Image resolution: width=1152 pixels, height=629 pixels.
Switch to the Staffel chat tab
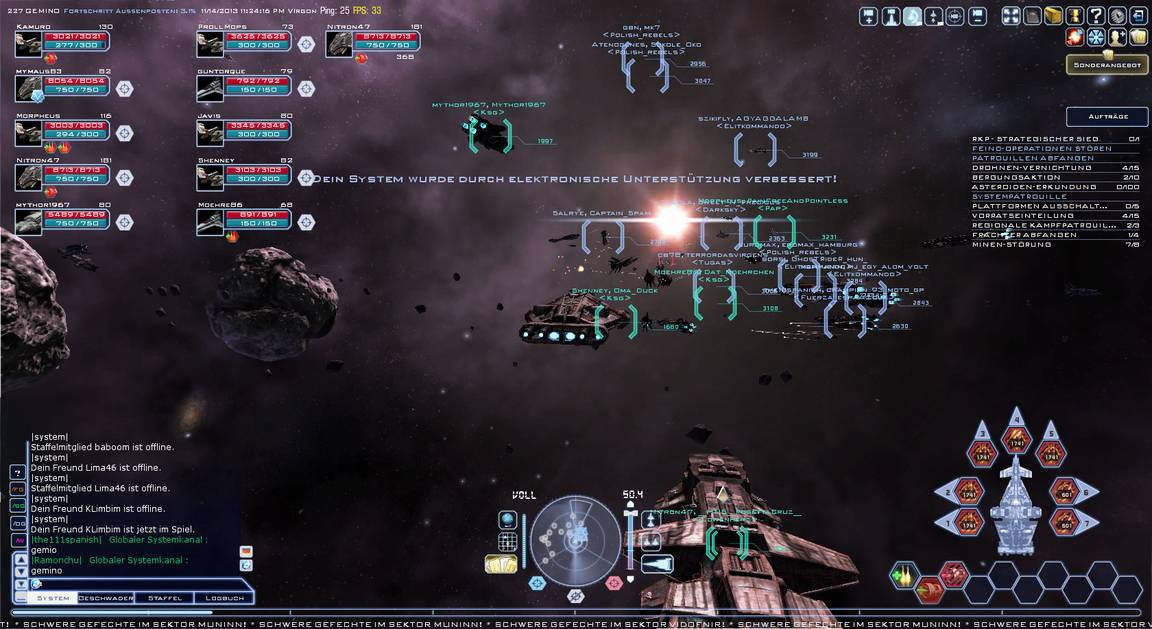(x=164, y=598)
